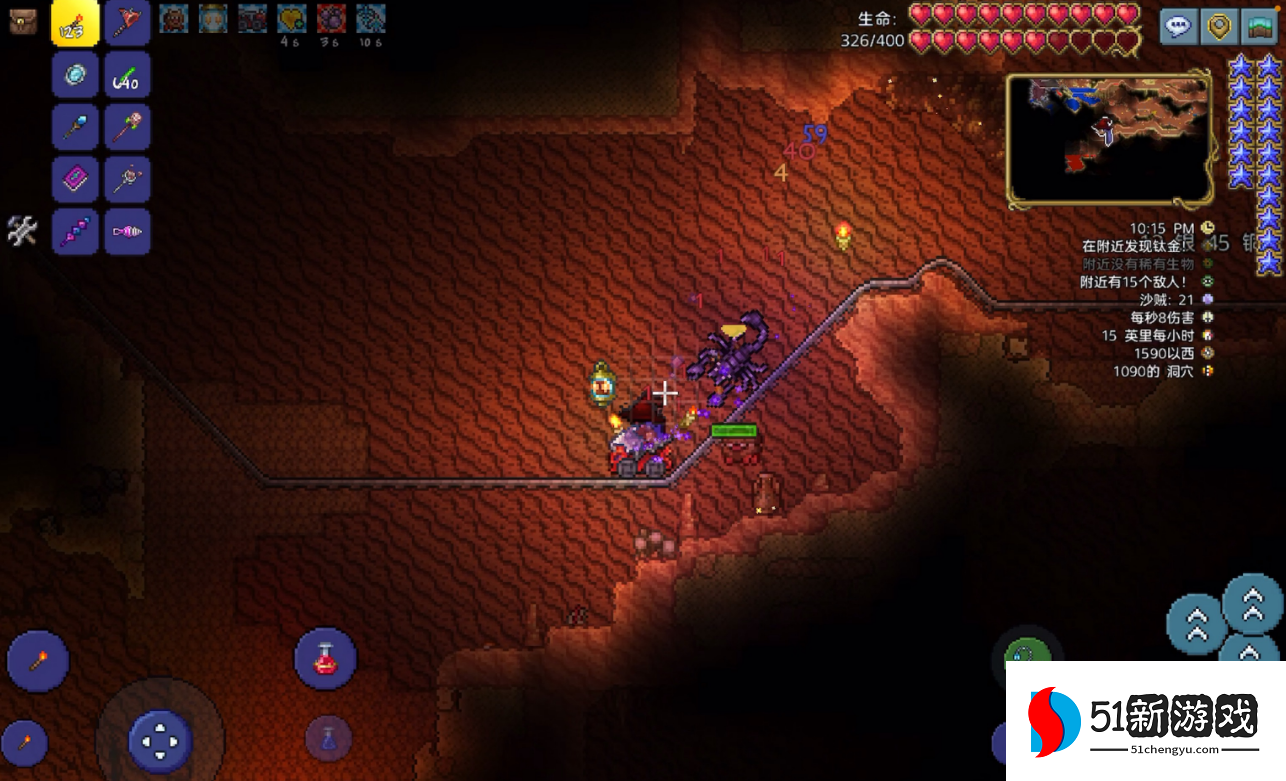1286x781 pixels.
Task: Open the world map landscape button
Action: (x=1259, y=27)
